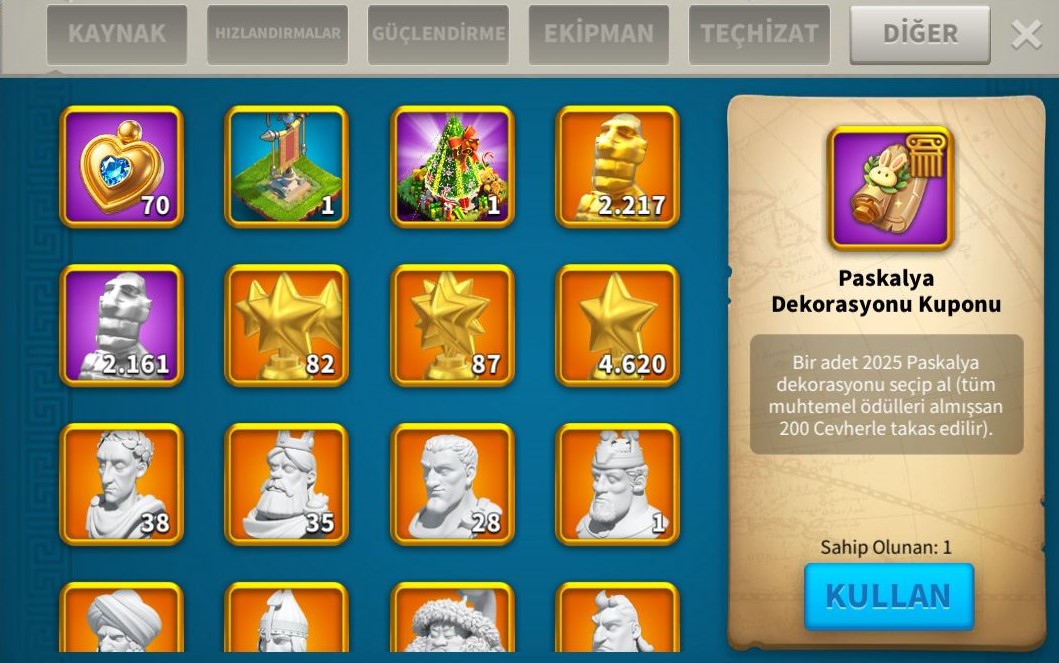
Task: Select the bare-headed bust with count 28
Action: coord(452,484)
